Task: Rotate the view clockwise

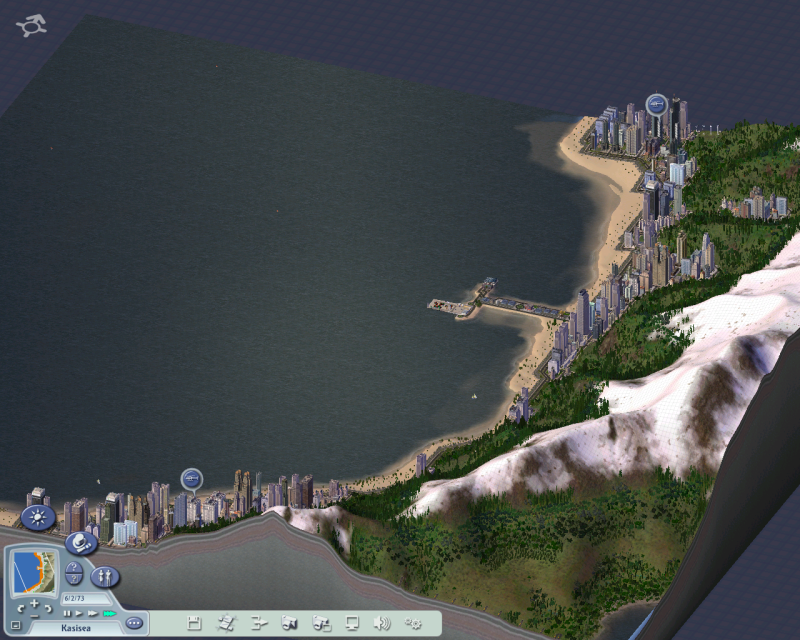Action: point(48,608)
